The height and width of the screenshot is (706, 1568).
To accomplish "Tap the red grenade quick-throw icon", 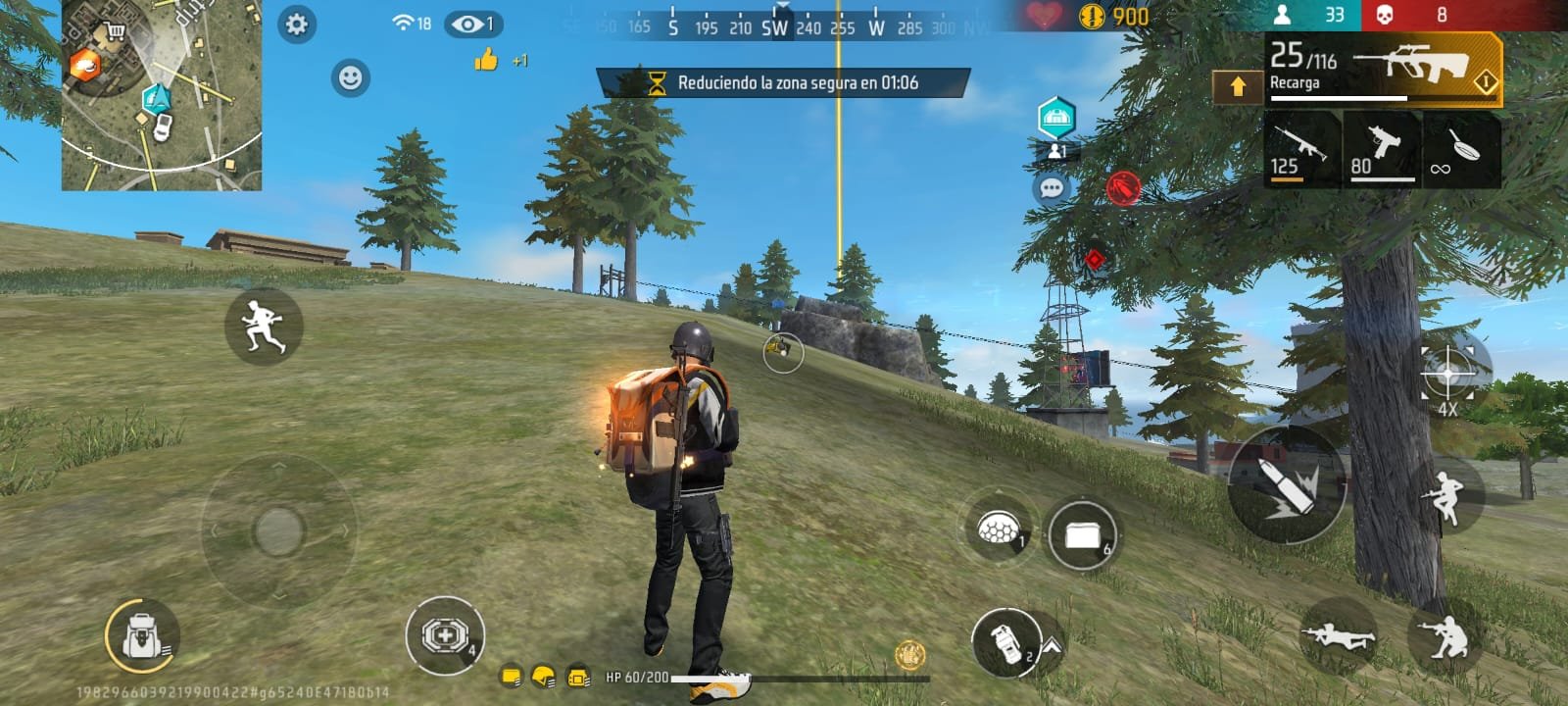I will 1121,187.
